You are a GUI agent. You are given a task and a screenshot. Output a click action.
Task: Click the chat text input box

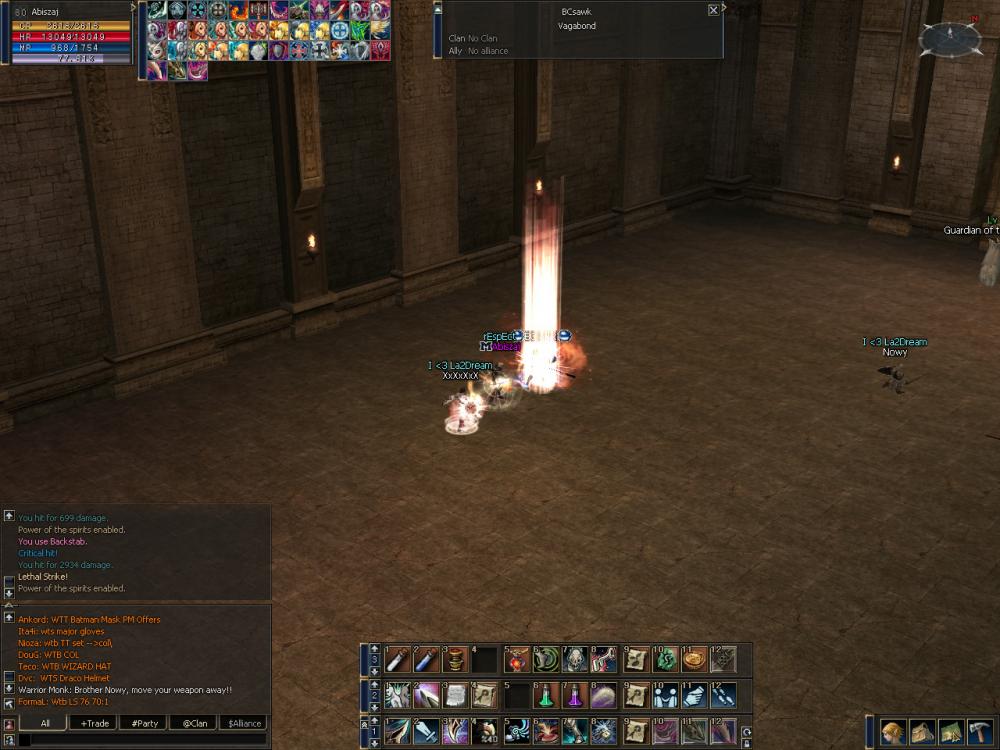click(x=140, y=740)
